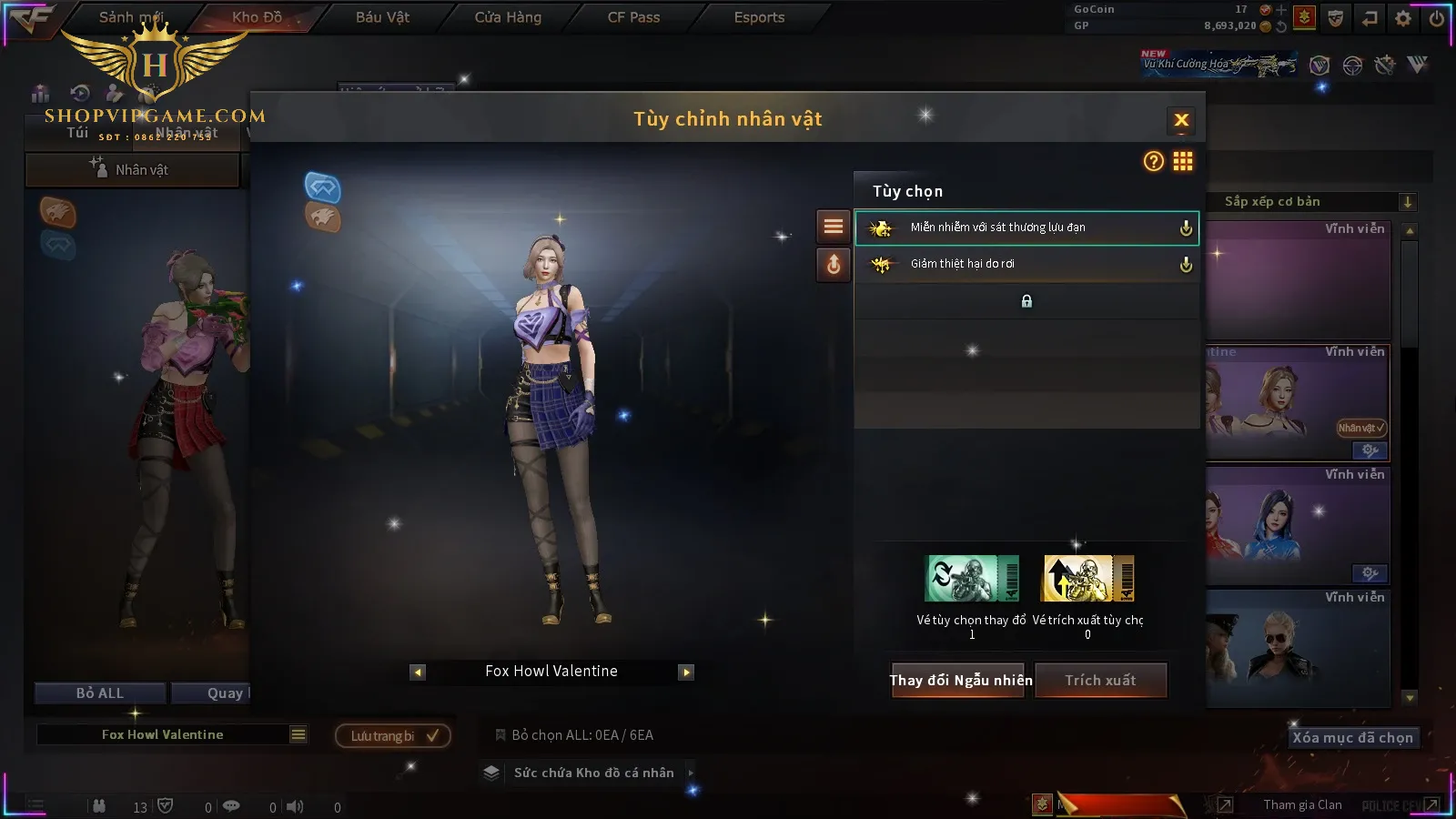Select the Vé trích xuất tùy chọn ticket

pyautogui.click(x=1088, y=580)
